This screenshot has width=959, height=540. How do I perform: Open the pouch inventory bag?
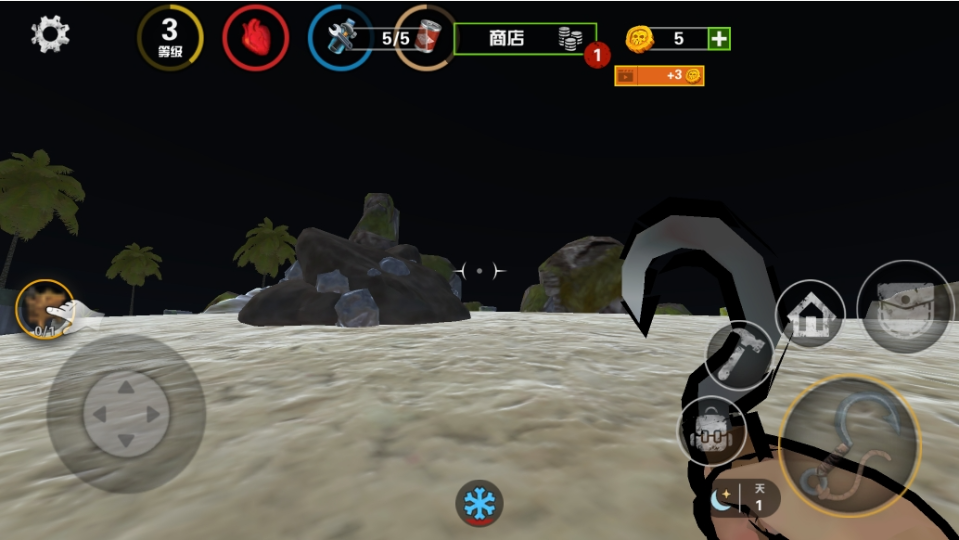pyautogui.click(x=905, y=307)
